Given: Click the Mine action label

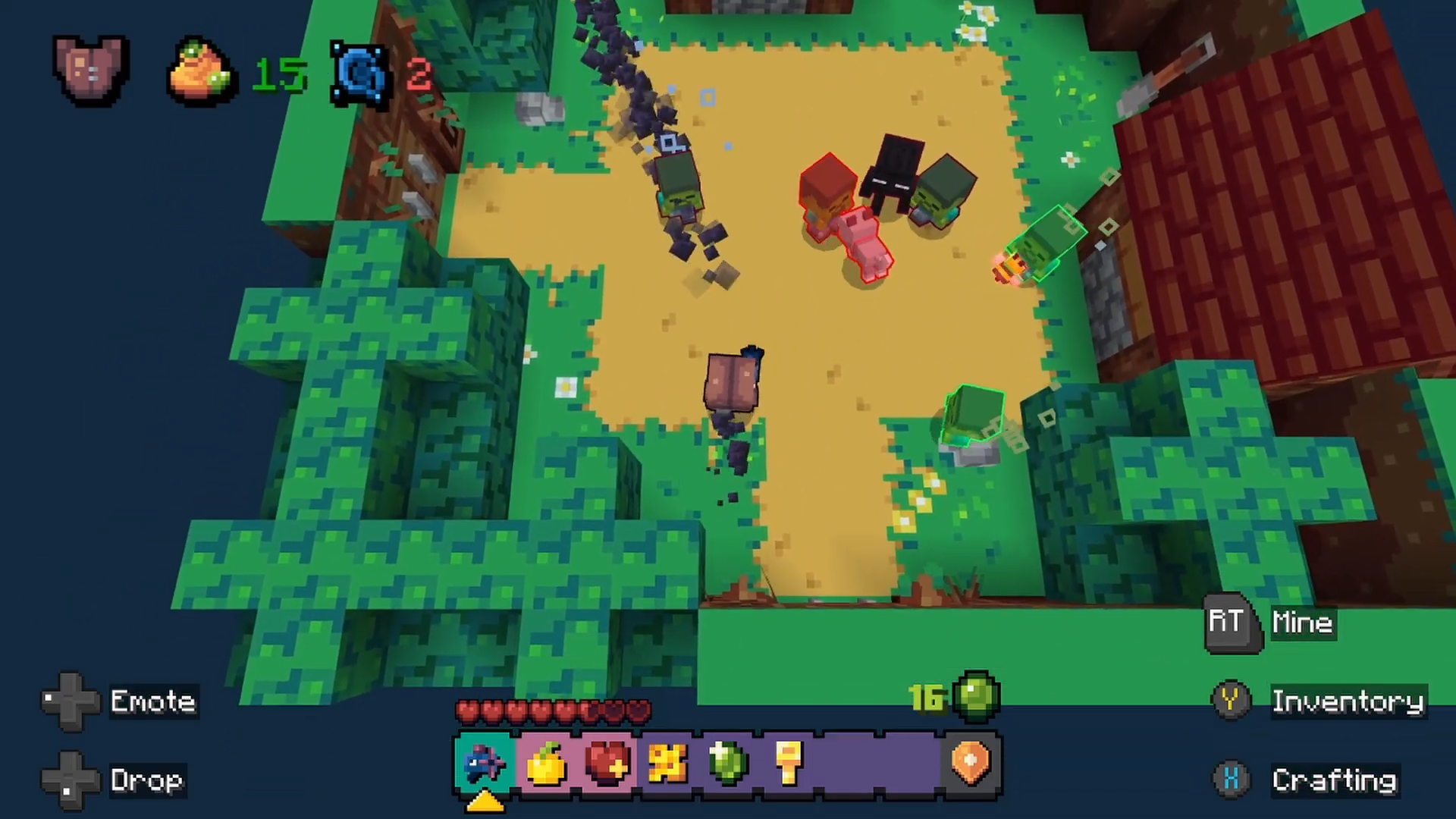Looking at the screenshot, I should click(1302, 623).
